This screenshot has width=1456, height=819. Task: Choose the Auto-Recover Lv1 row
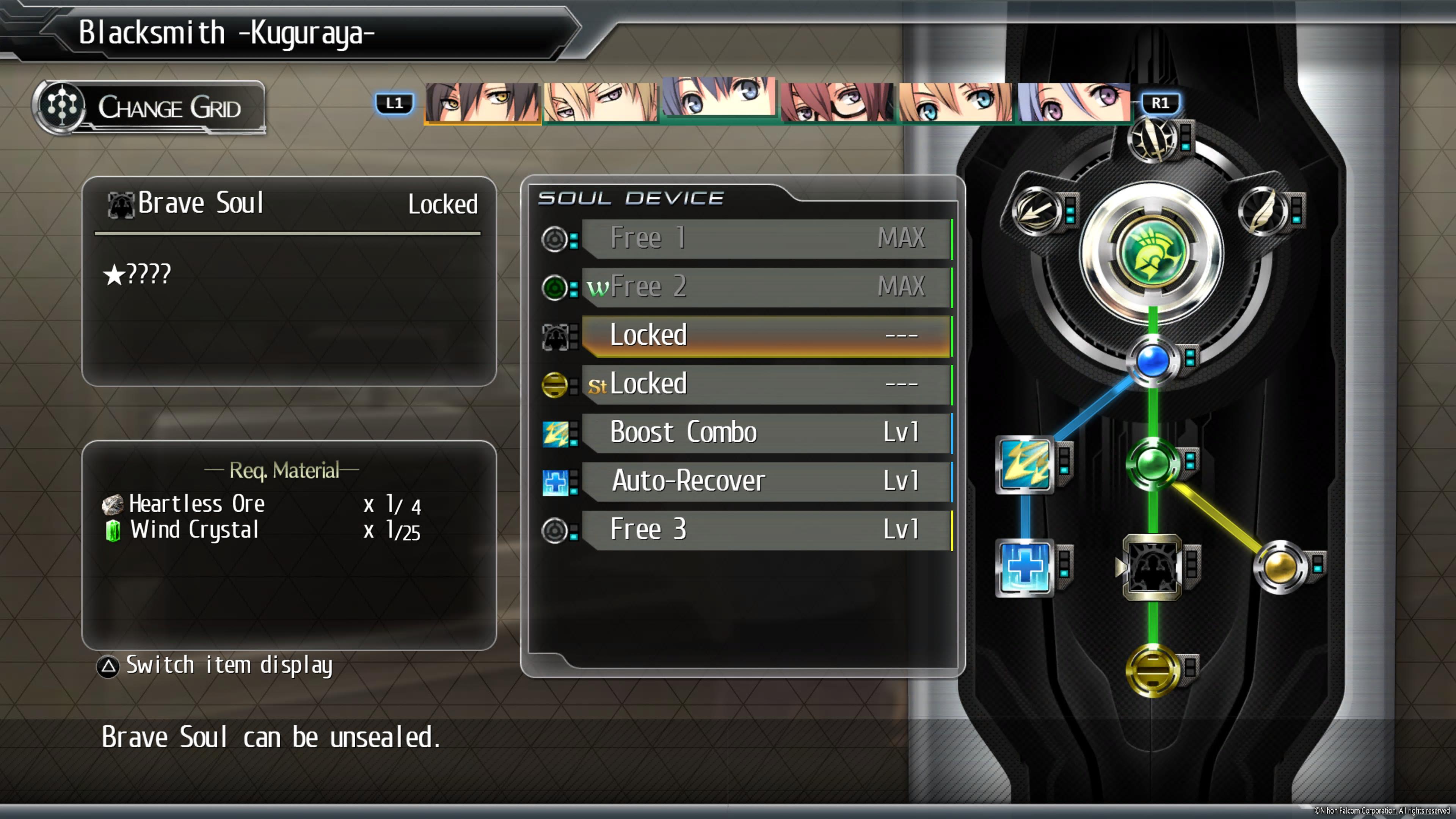point(766,481)
